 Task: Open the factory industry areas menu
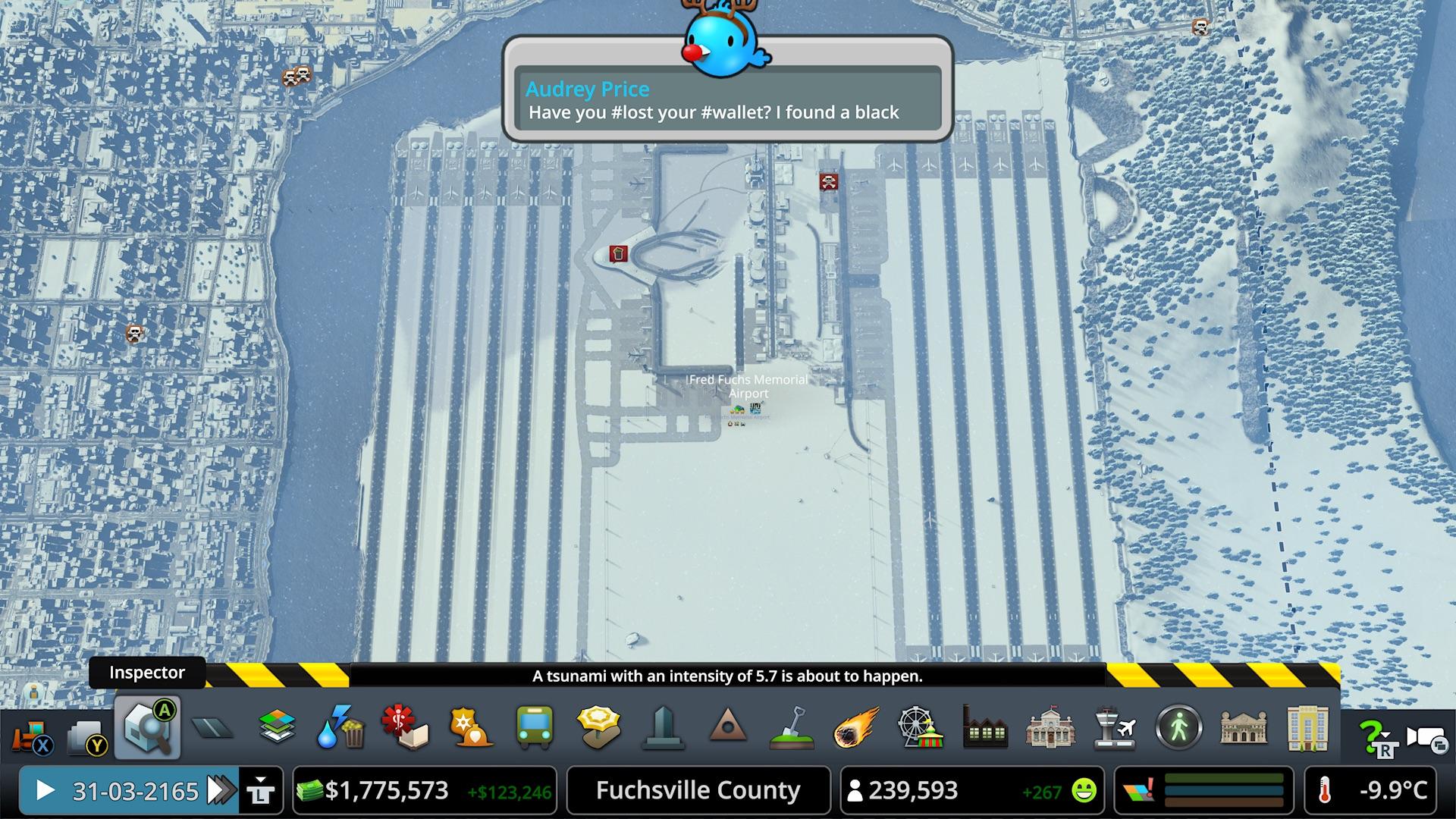point(985,729)
